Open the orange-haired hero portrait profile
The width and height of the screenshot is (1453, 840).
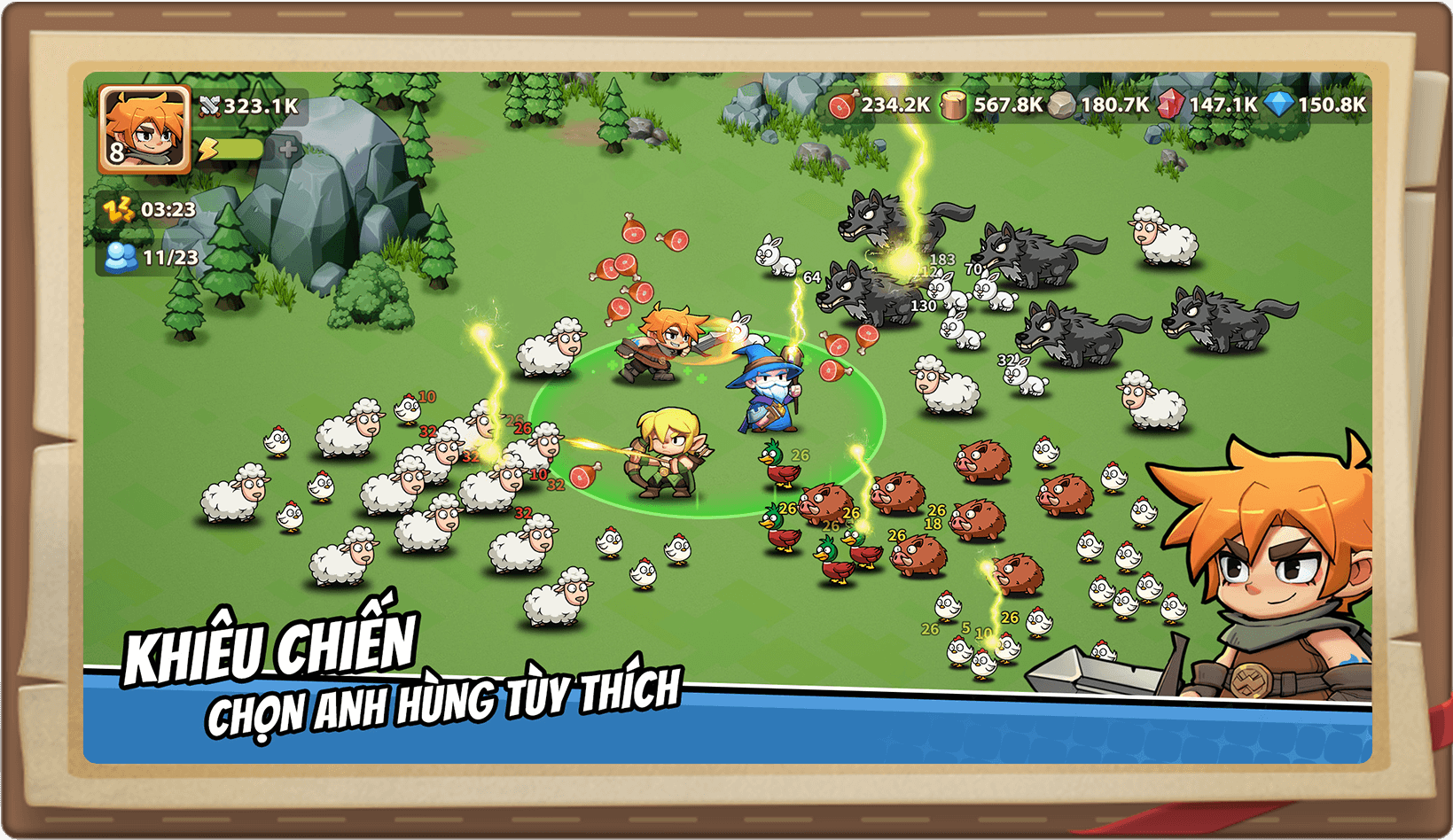144,129
